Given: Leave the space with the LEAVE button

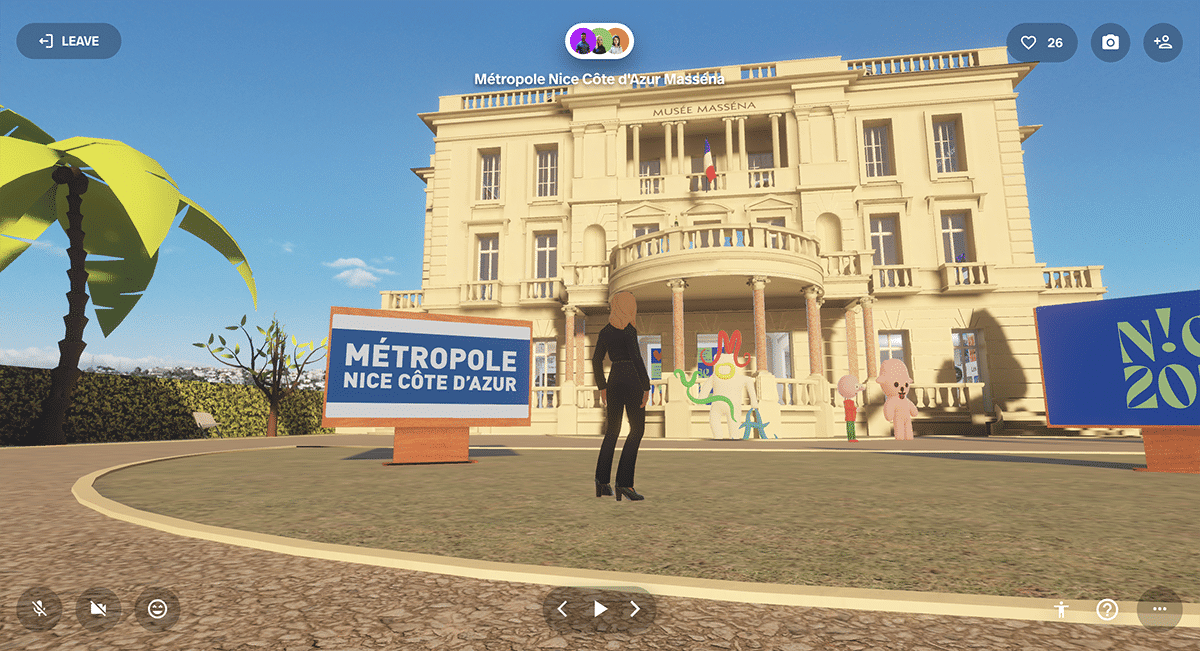Looking at the screenshot, I should [x=68, y=41].
